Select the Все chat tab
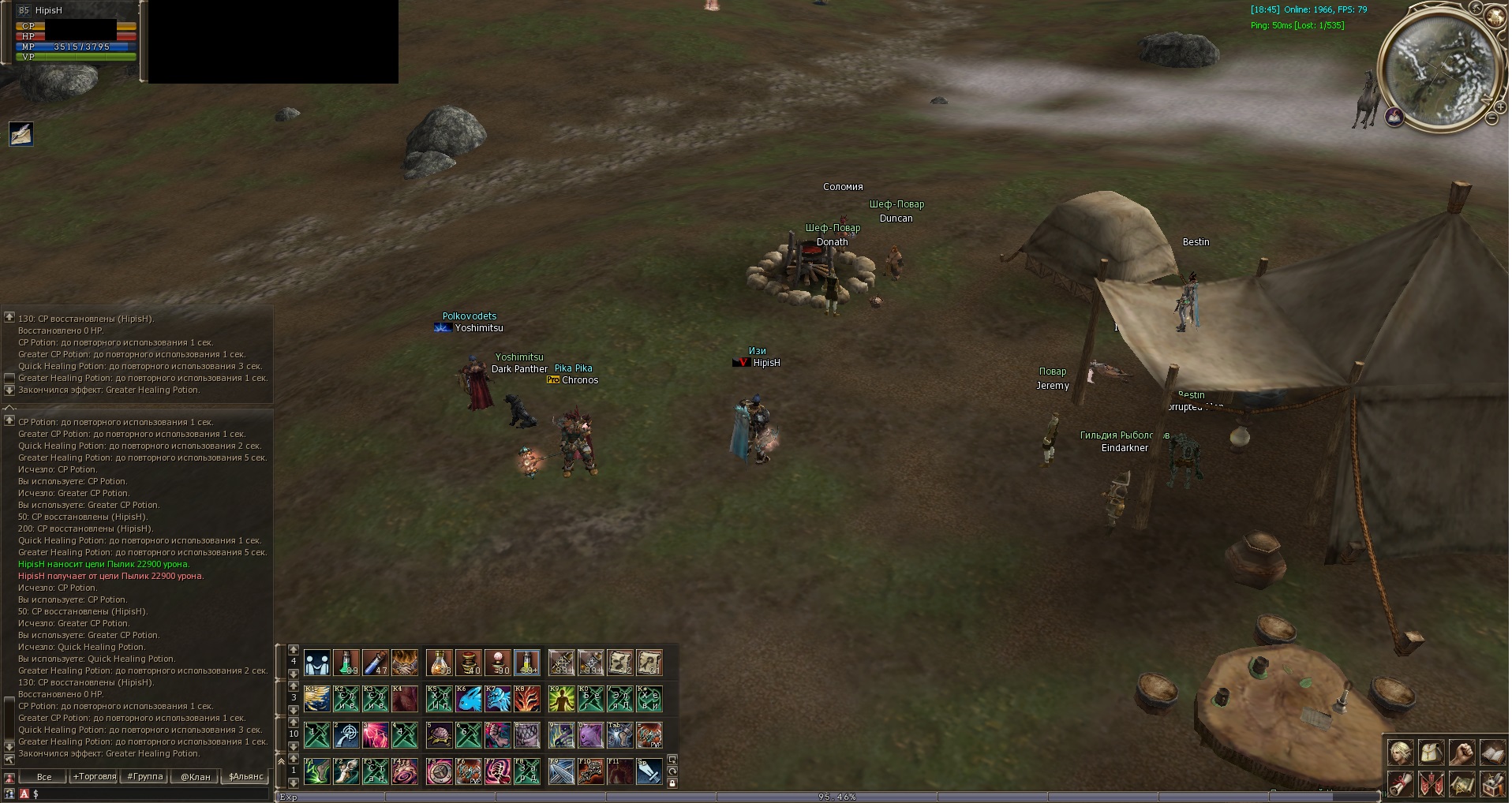 (44, 777)
